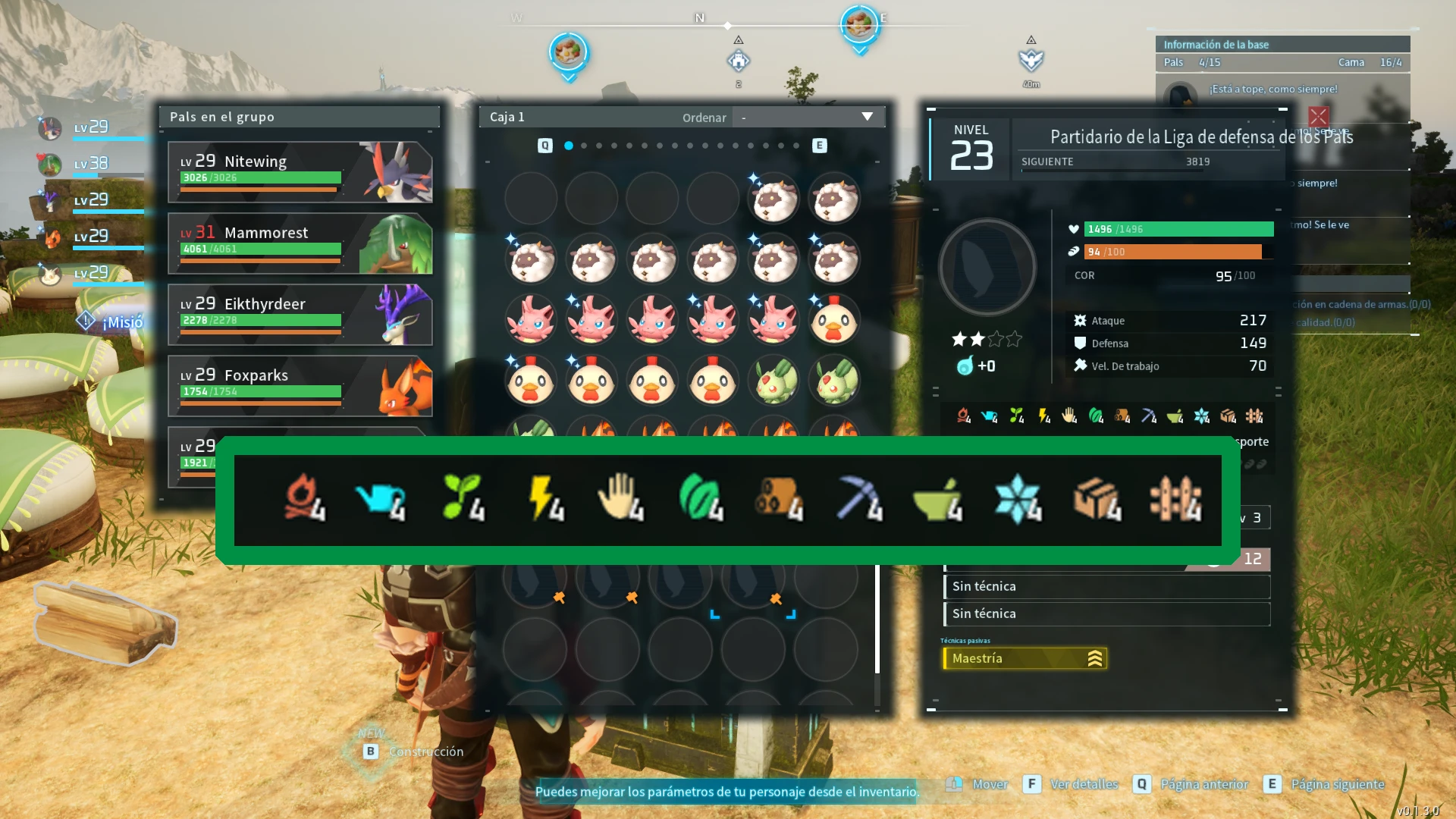
Task: Click the enlarged pickaxe mining icon
Action: 859,499
